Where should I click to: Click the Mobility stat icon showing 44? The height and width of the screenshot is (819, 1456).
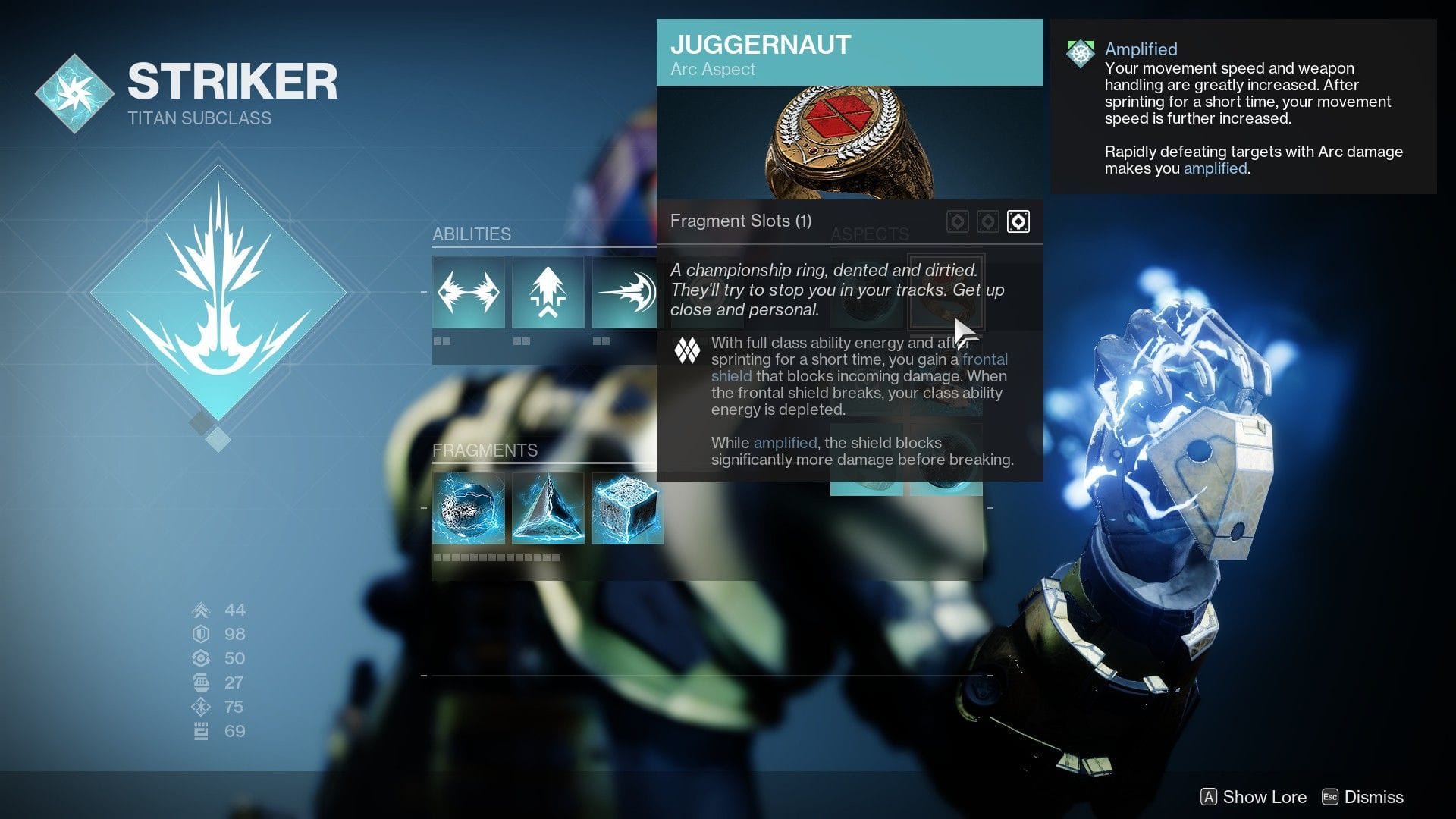click(x=201, y=610)
